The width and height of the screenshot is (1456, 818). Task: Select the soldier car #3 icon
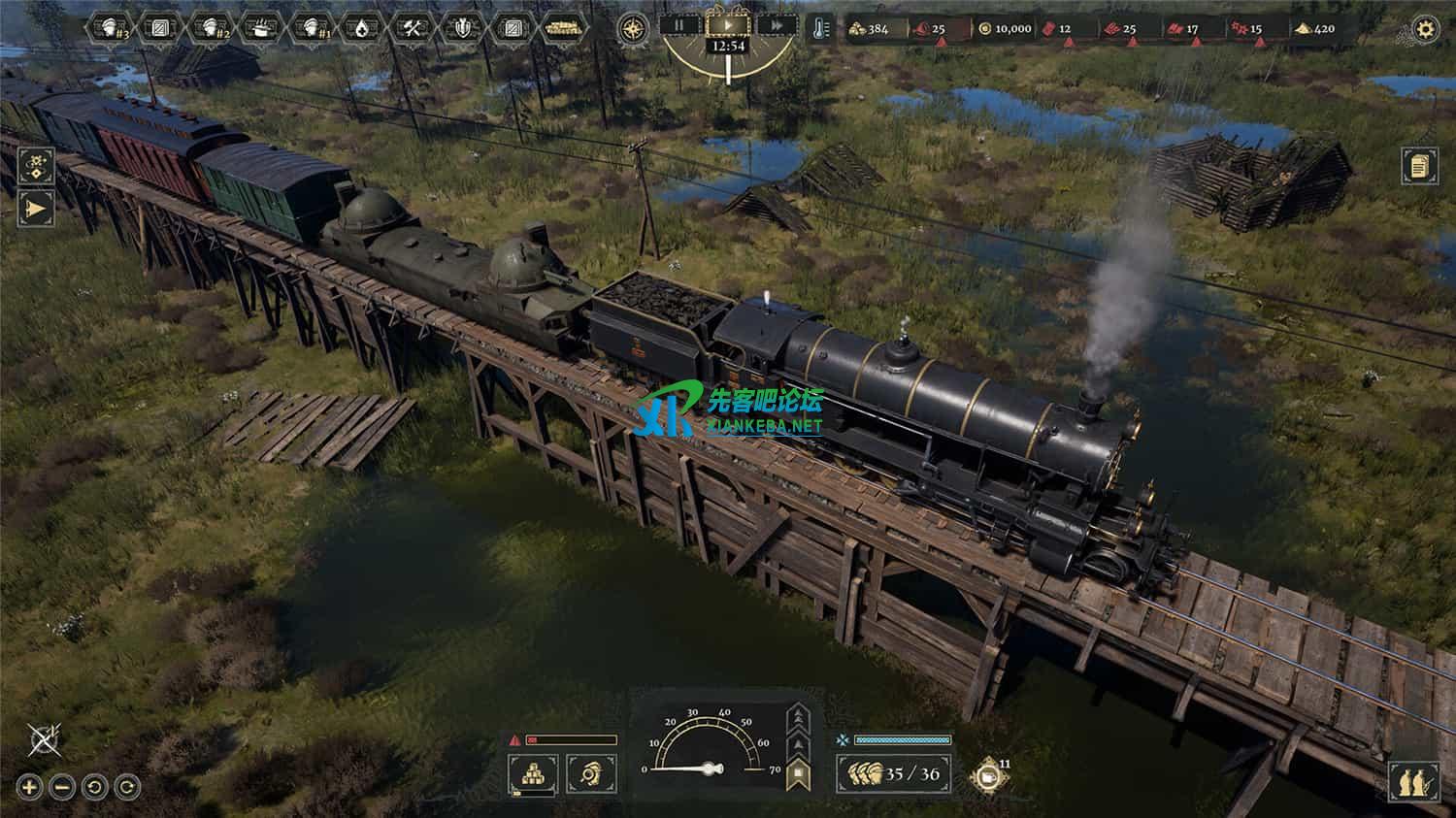tap(111, 28)
